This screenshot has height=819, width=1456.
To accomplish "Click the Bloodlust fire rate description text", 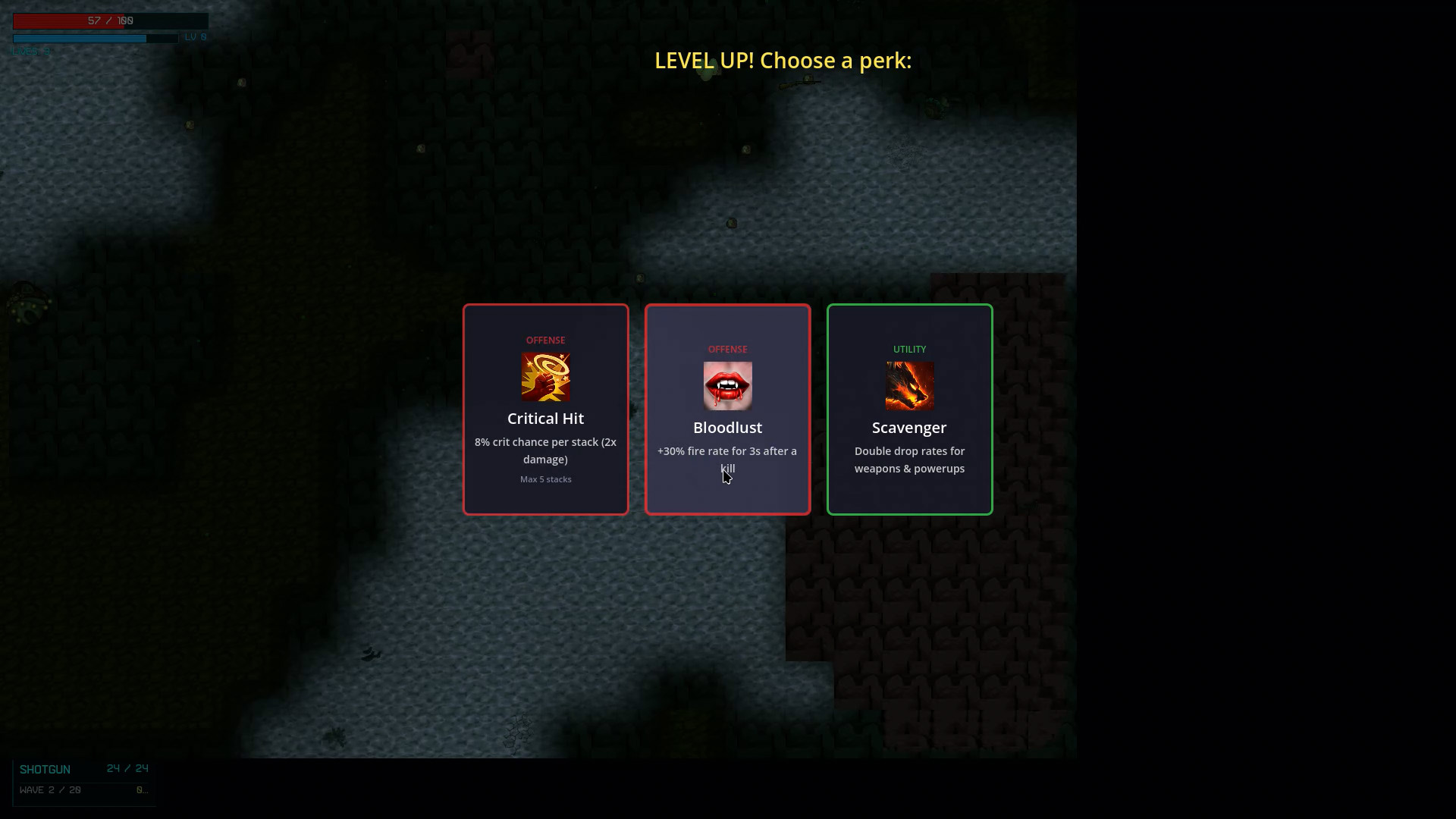I will [727, 460].
